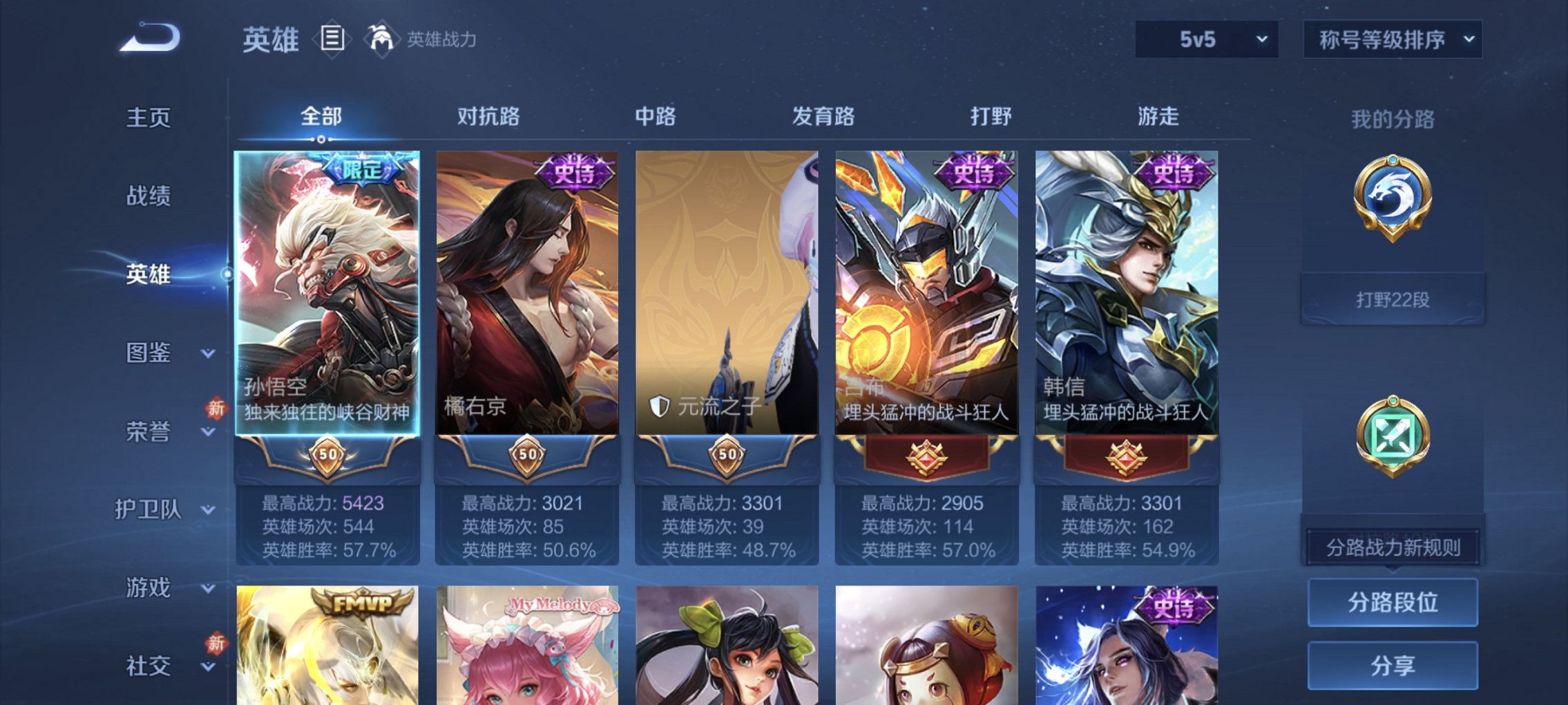The width and height of the screenshot is (1568, 705).
Task: Click the scroll list icon beside 英雄 title
Action: click(331, 39)
